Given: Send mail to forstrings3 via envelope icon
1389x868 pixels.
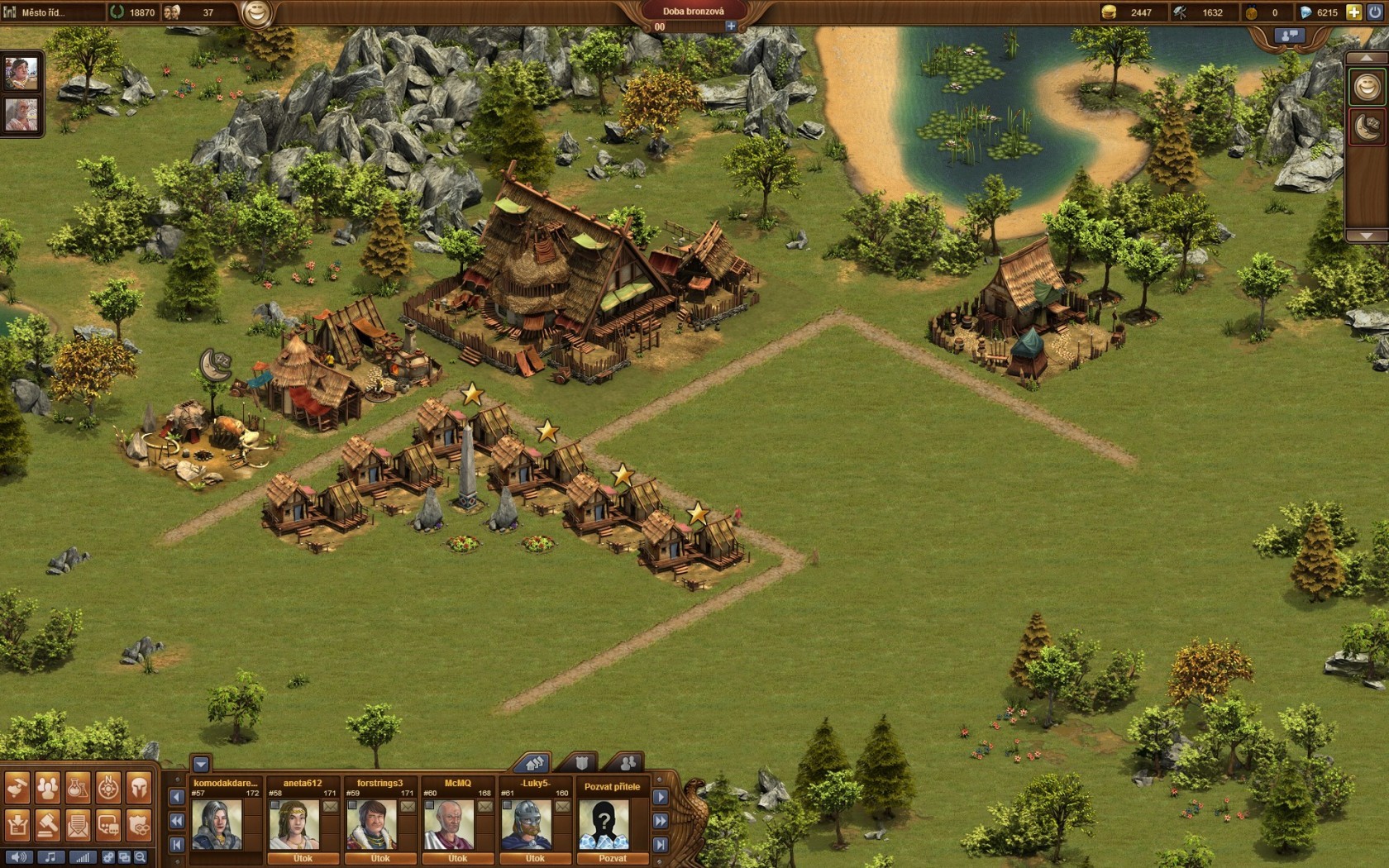Looking at the screenshot, I should [x=408, y=806].
